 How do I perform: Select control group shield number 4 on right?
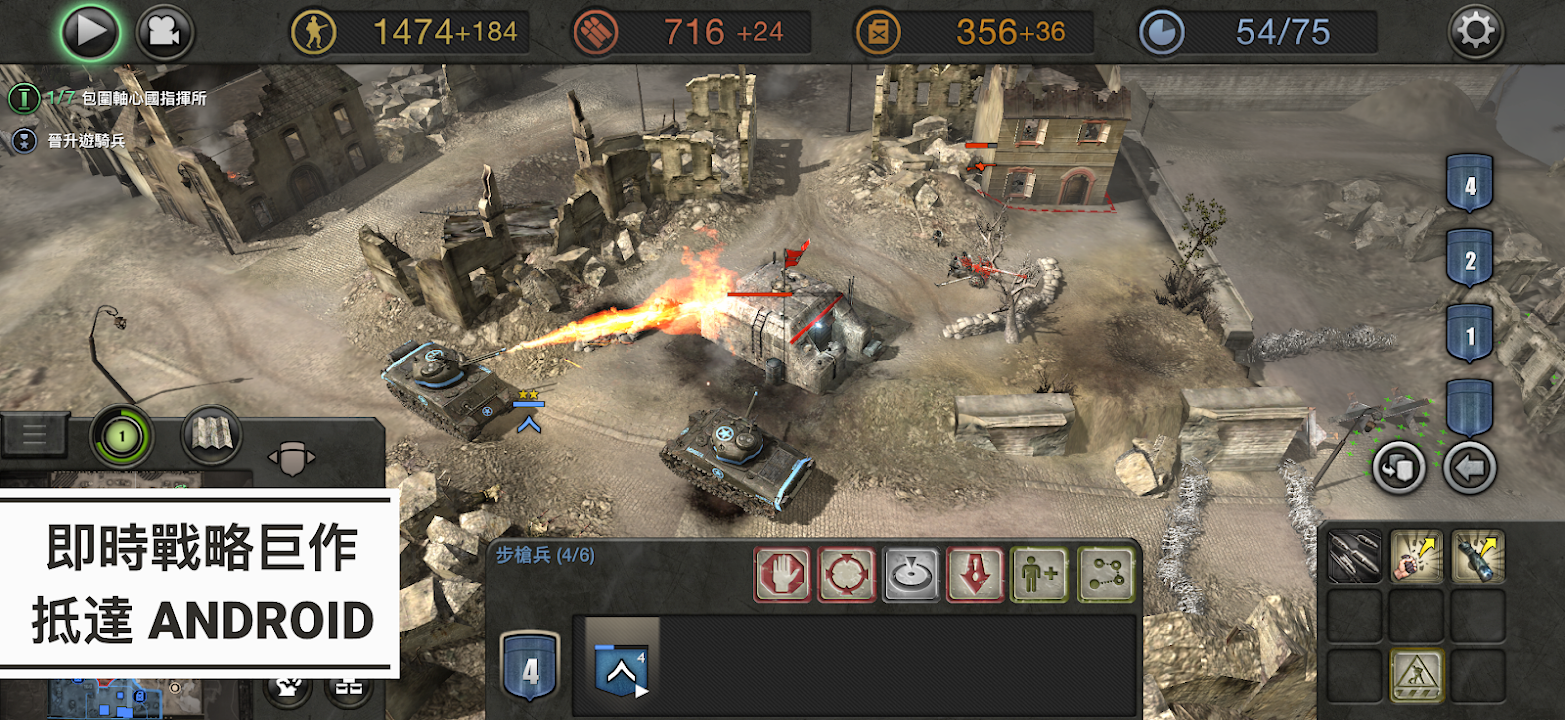tap(1469, 185)
